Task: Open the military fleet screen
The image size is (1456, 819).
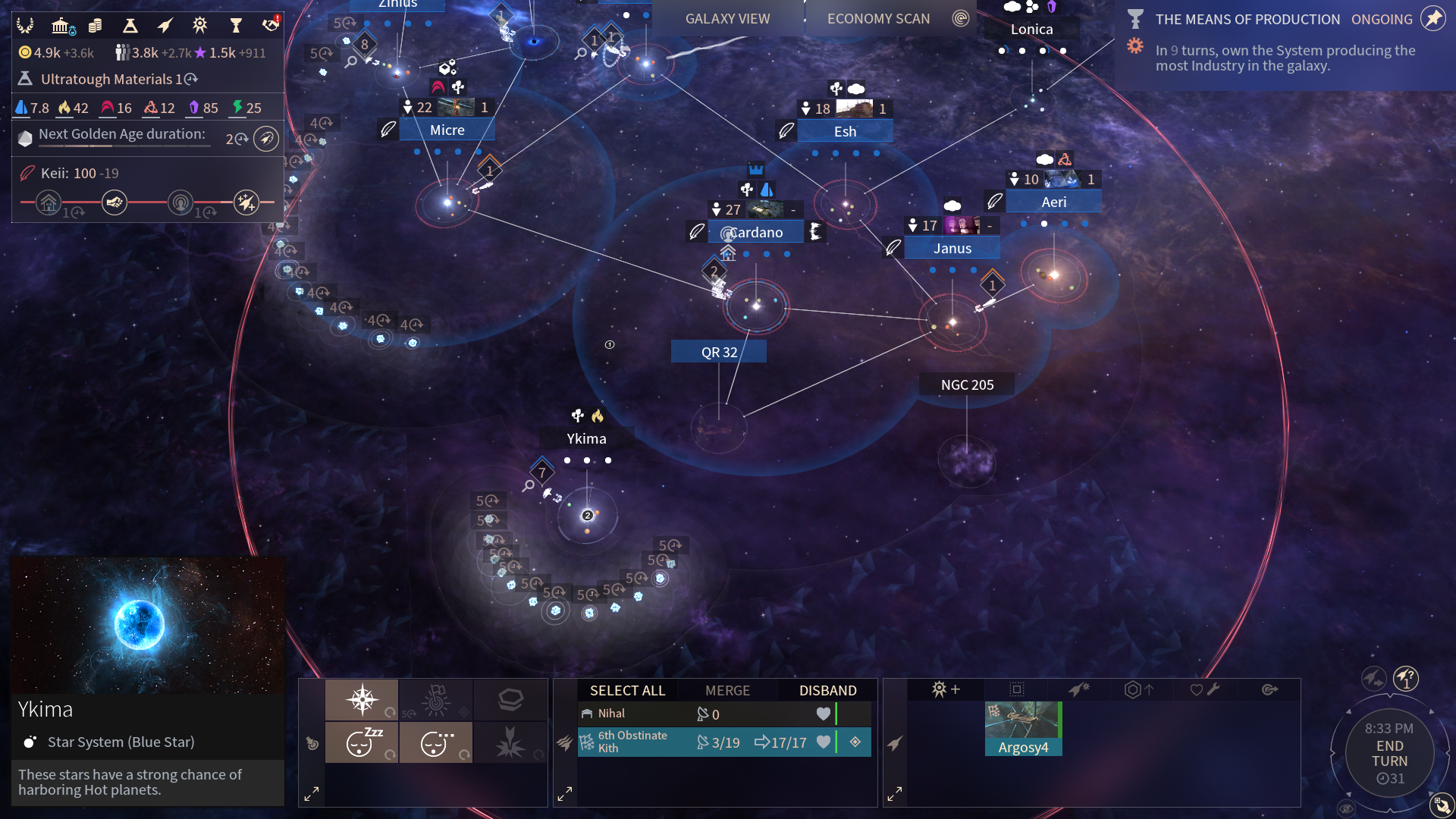Action: pyautogui.click(x=165, y=26)
